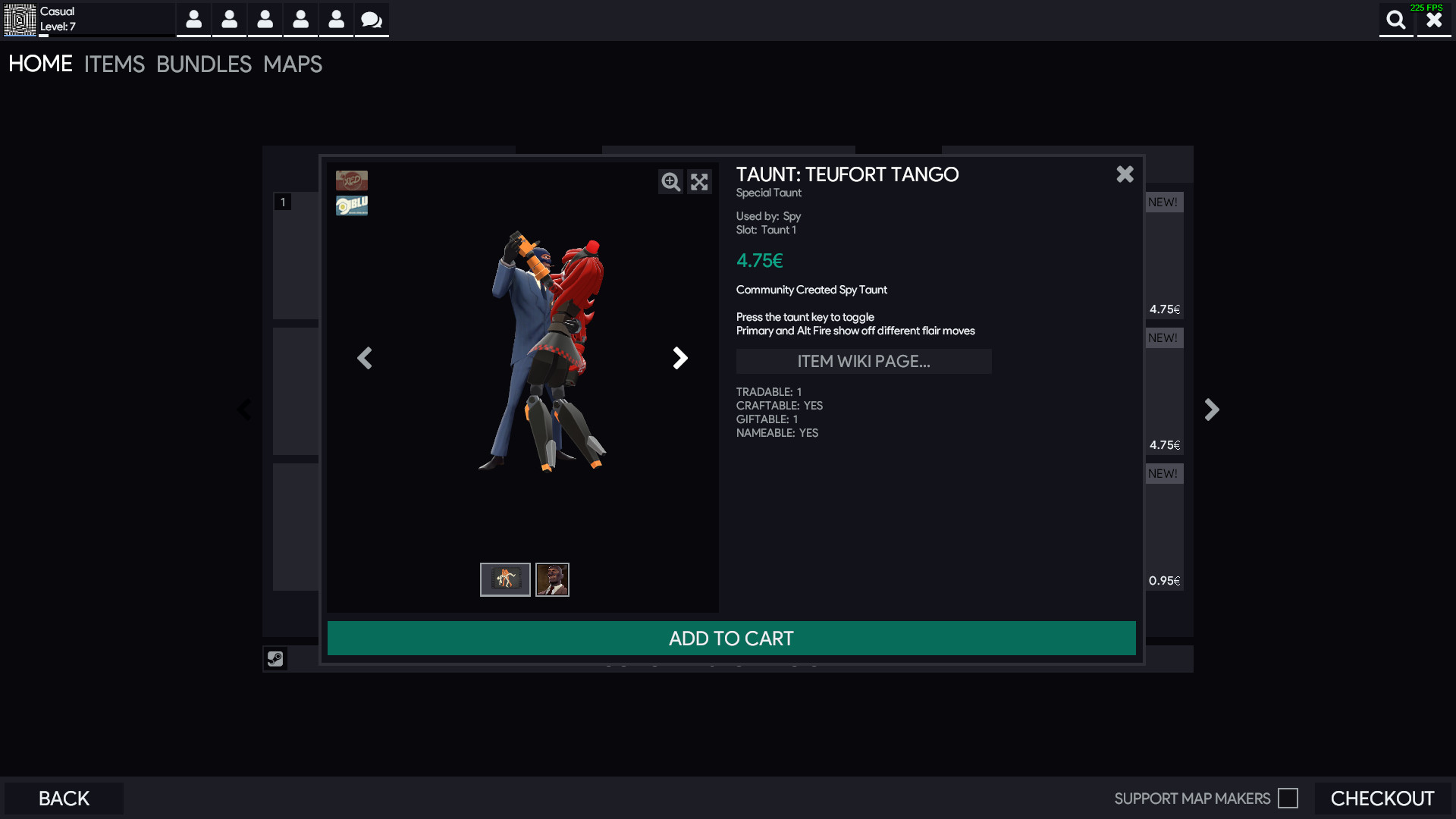Switch to the BUNDLES tab
This screenshot has height=819, width=1456.
[204, 64]
